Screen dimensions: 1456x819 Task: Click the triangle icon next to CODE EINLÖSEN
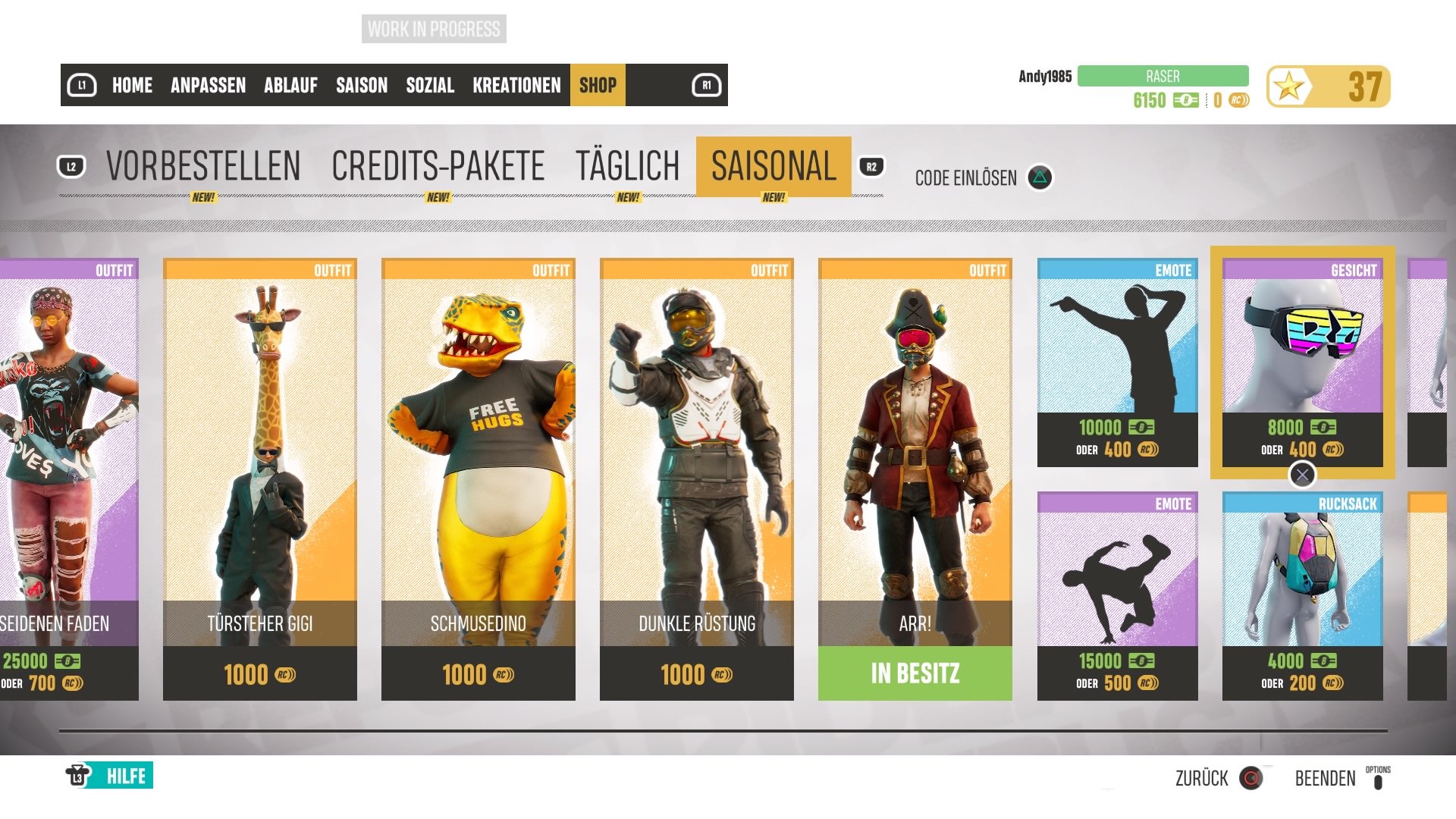click(1042, 177)
